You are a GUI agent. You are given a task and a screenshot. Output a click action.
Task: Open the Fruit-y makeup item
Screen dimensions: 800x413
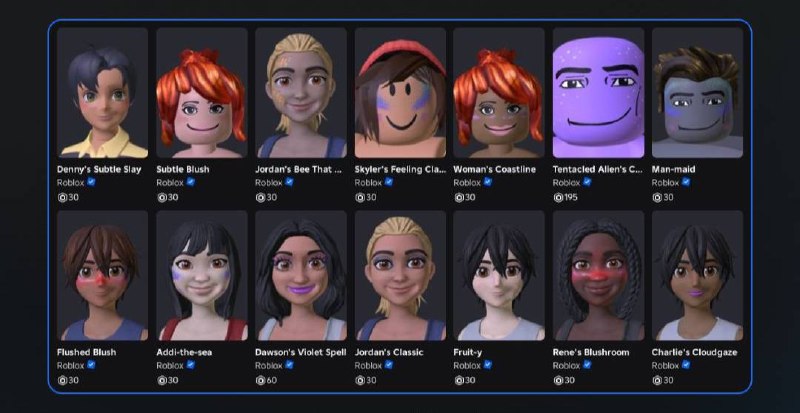click(x=499, y=275)
